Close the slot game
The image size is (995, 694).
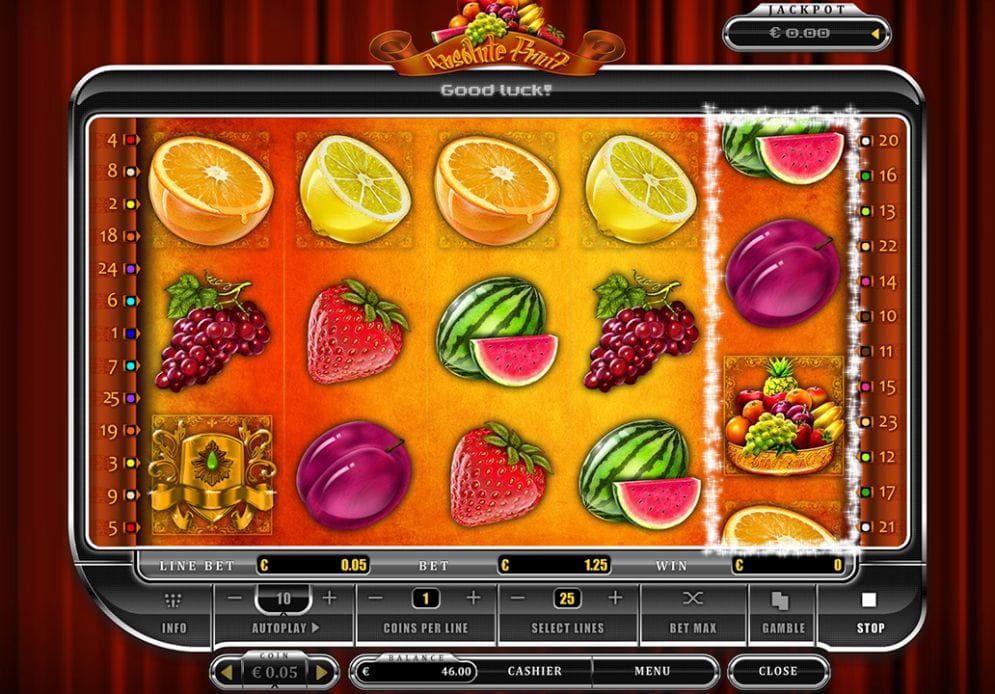tap(777, 671)
